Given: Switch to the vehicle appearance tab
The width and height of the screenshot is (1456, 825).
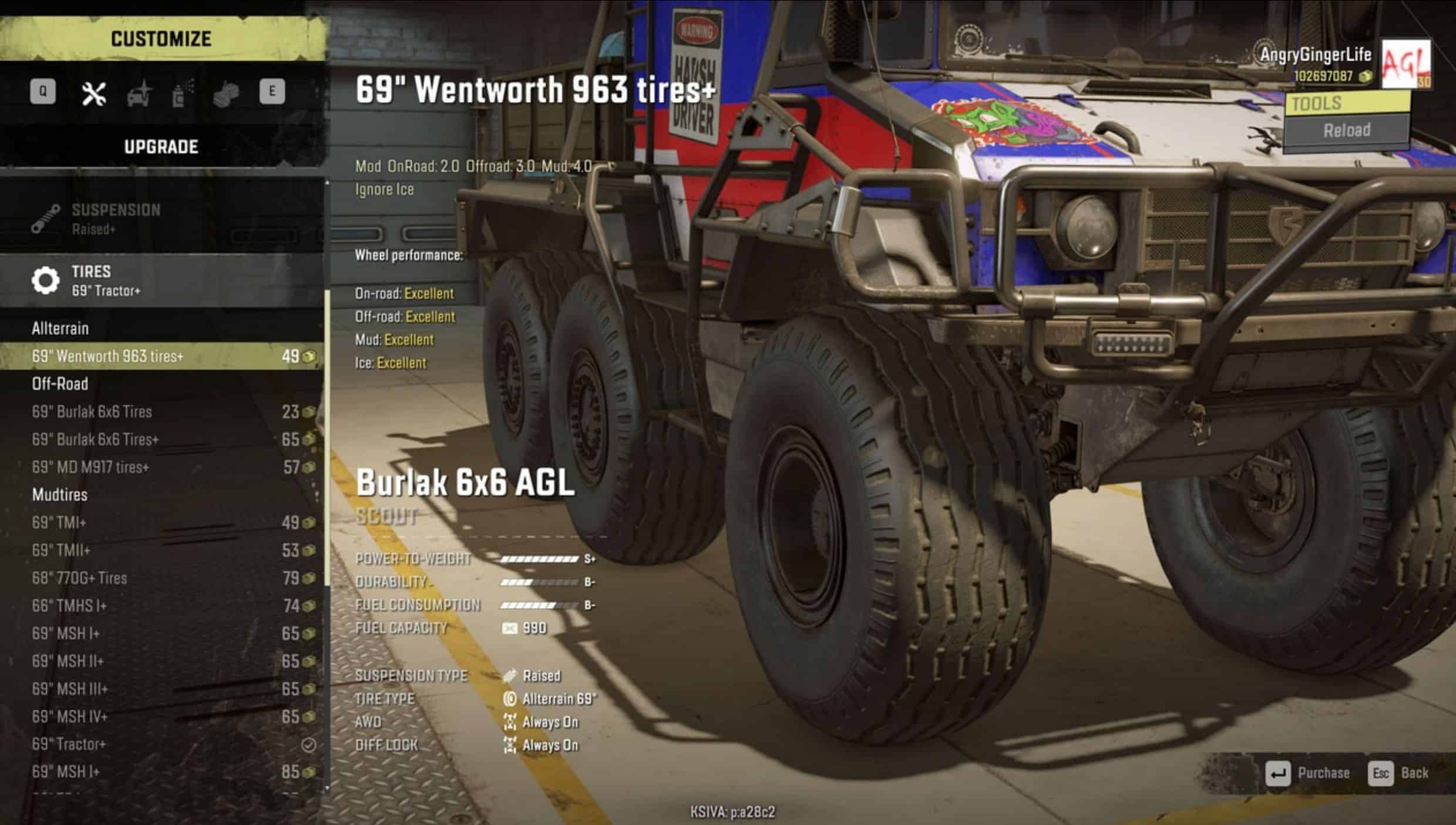Looking at the screenshot, I should point(139,94).
